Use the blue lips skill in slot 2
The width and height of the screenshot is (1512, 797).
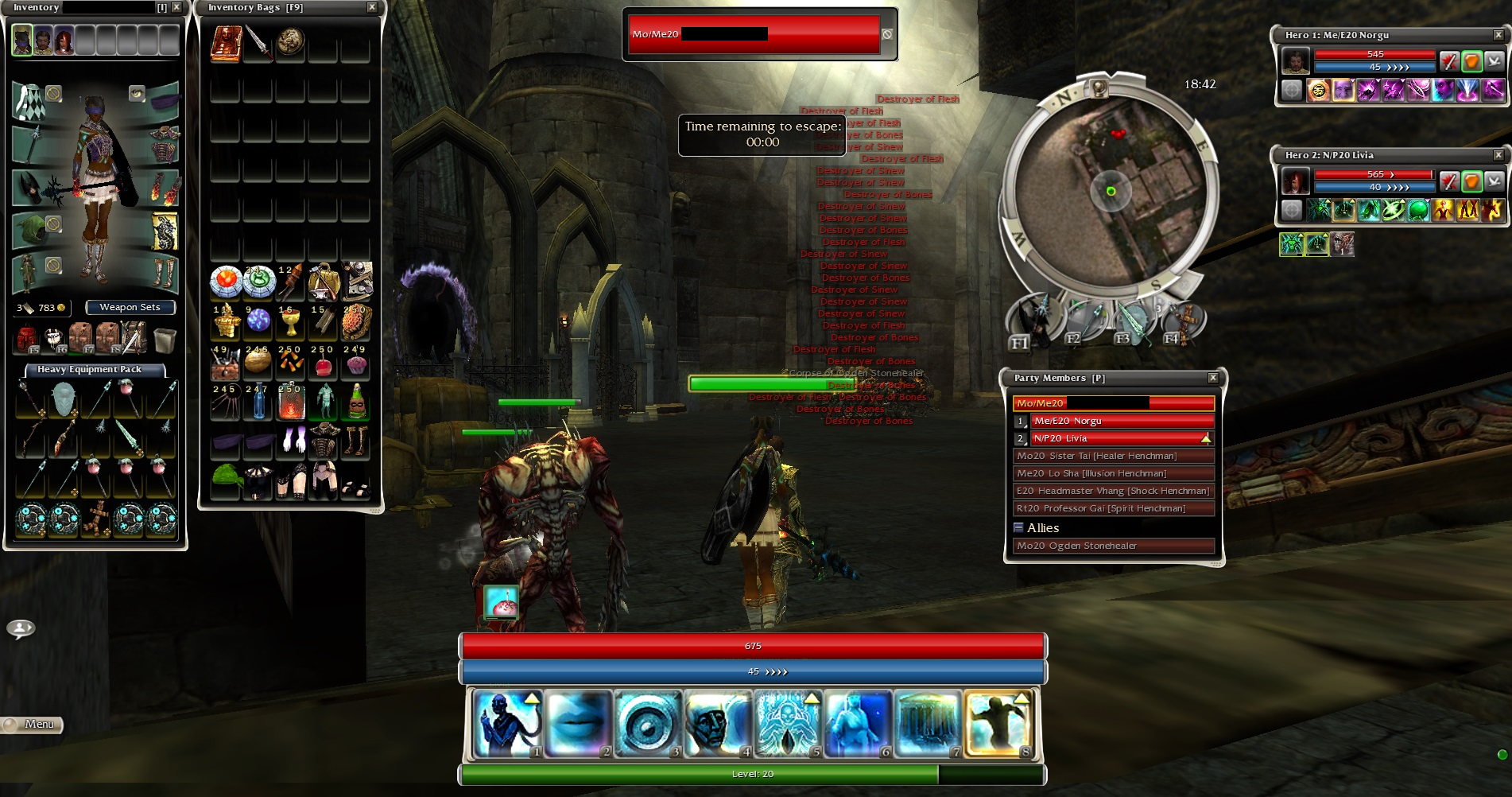pos(578,723)
